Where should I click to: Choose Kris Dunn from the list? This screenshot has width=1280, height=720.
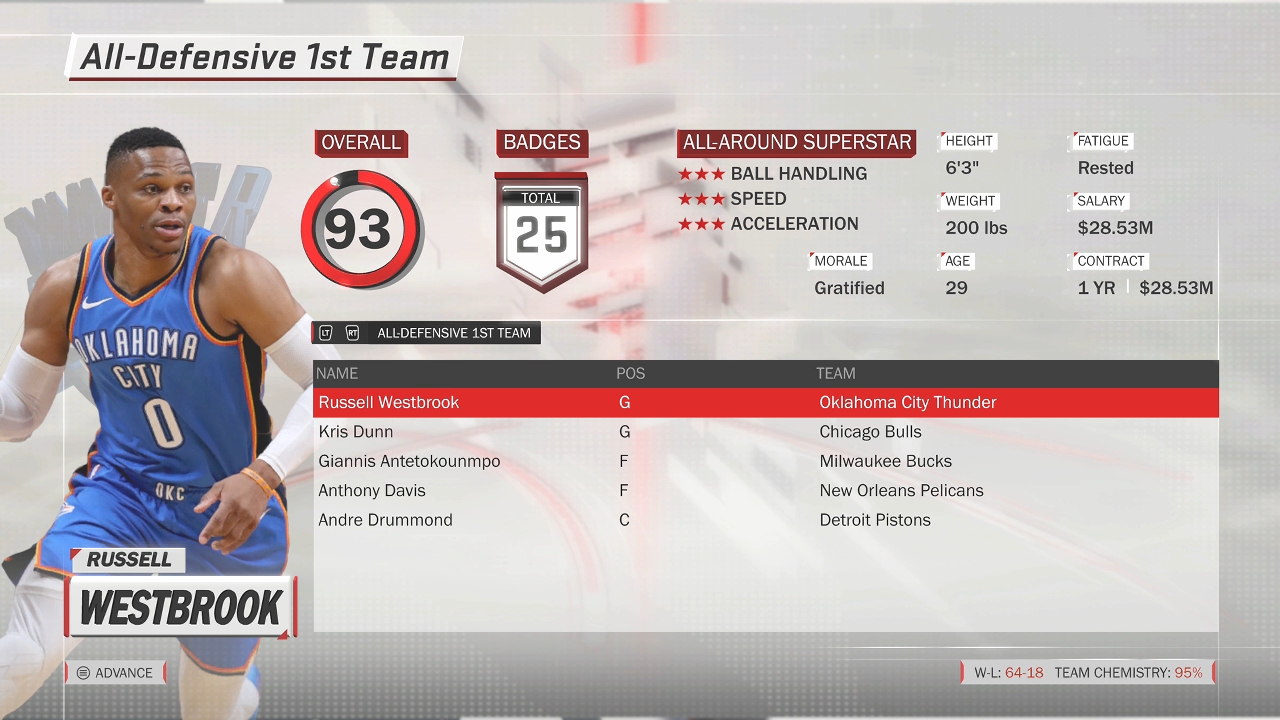tap(765, 432)
